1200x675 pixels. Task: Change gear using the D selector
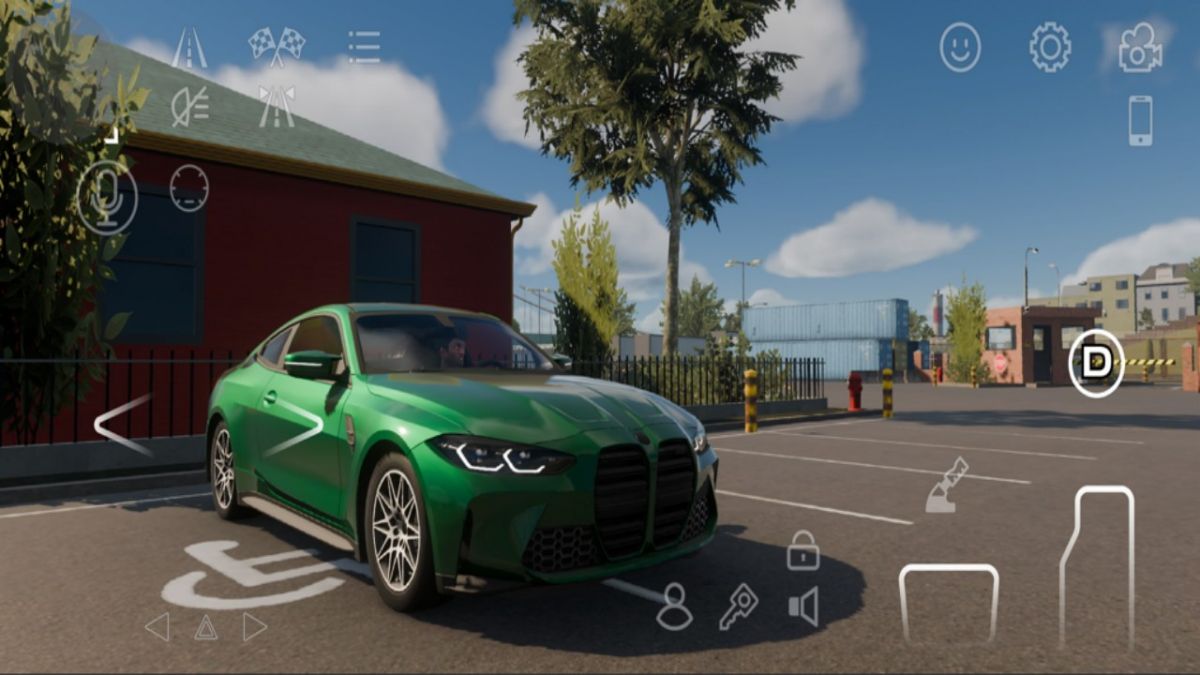pos(1096,363)
